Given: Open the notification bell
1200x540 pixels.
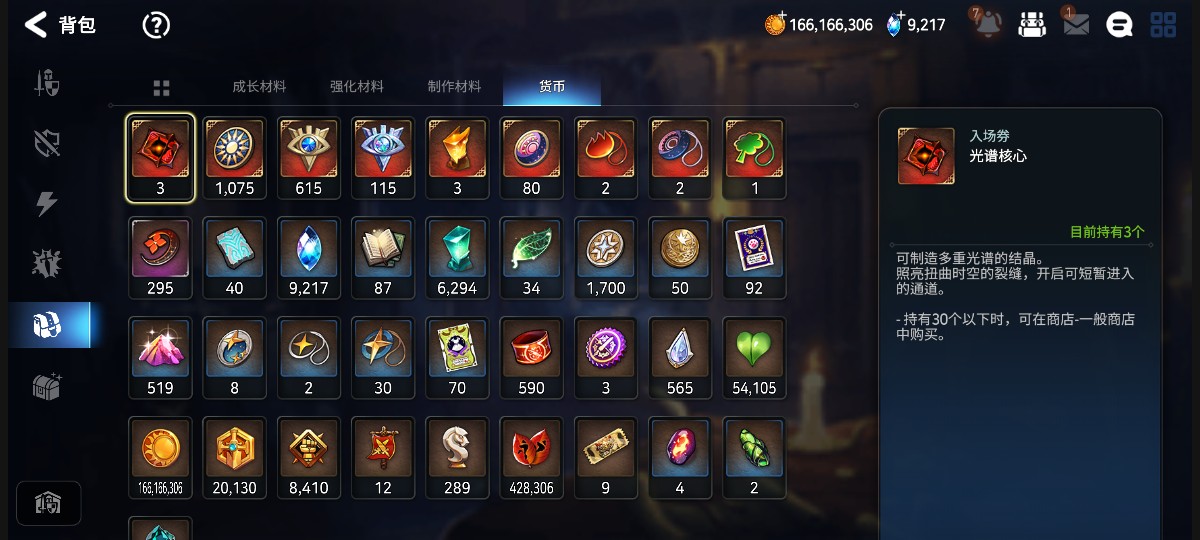Looking at the screenshot, I should pyautogui.click(x=989, y=25).
